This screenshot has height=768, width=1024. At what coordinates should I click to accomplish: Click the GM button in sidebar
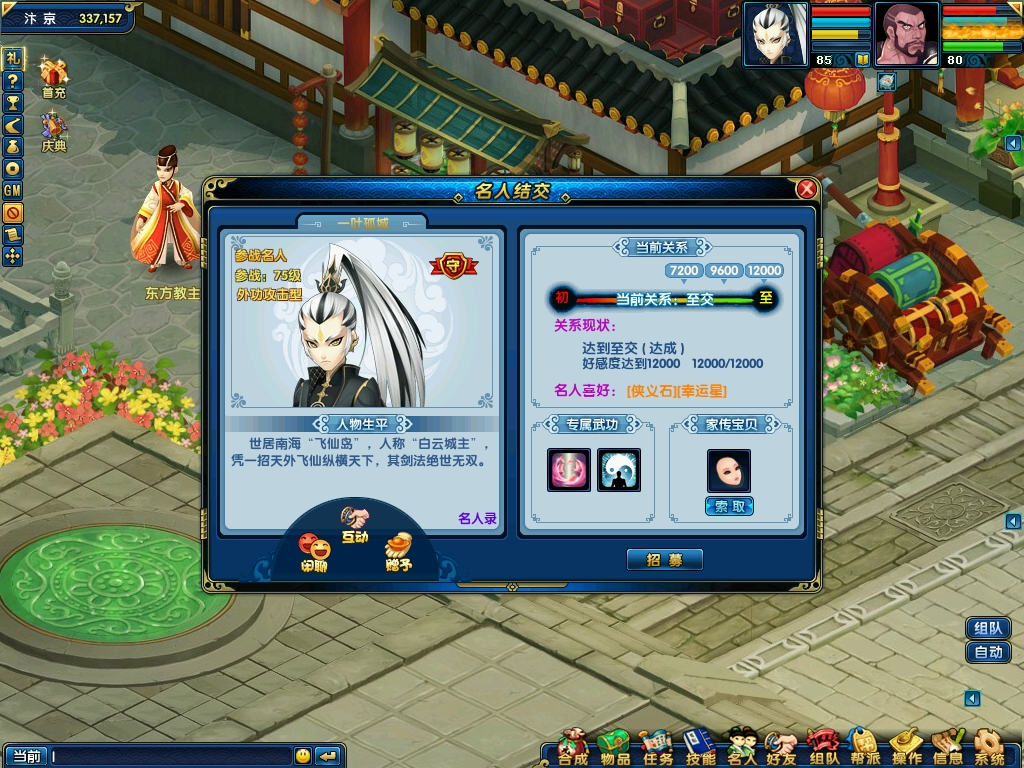(13, 190)
